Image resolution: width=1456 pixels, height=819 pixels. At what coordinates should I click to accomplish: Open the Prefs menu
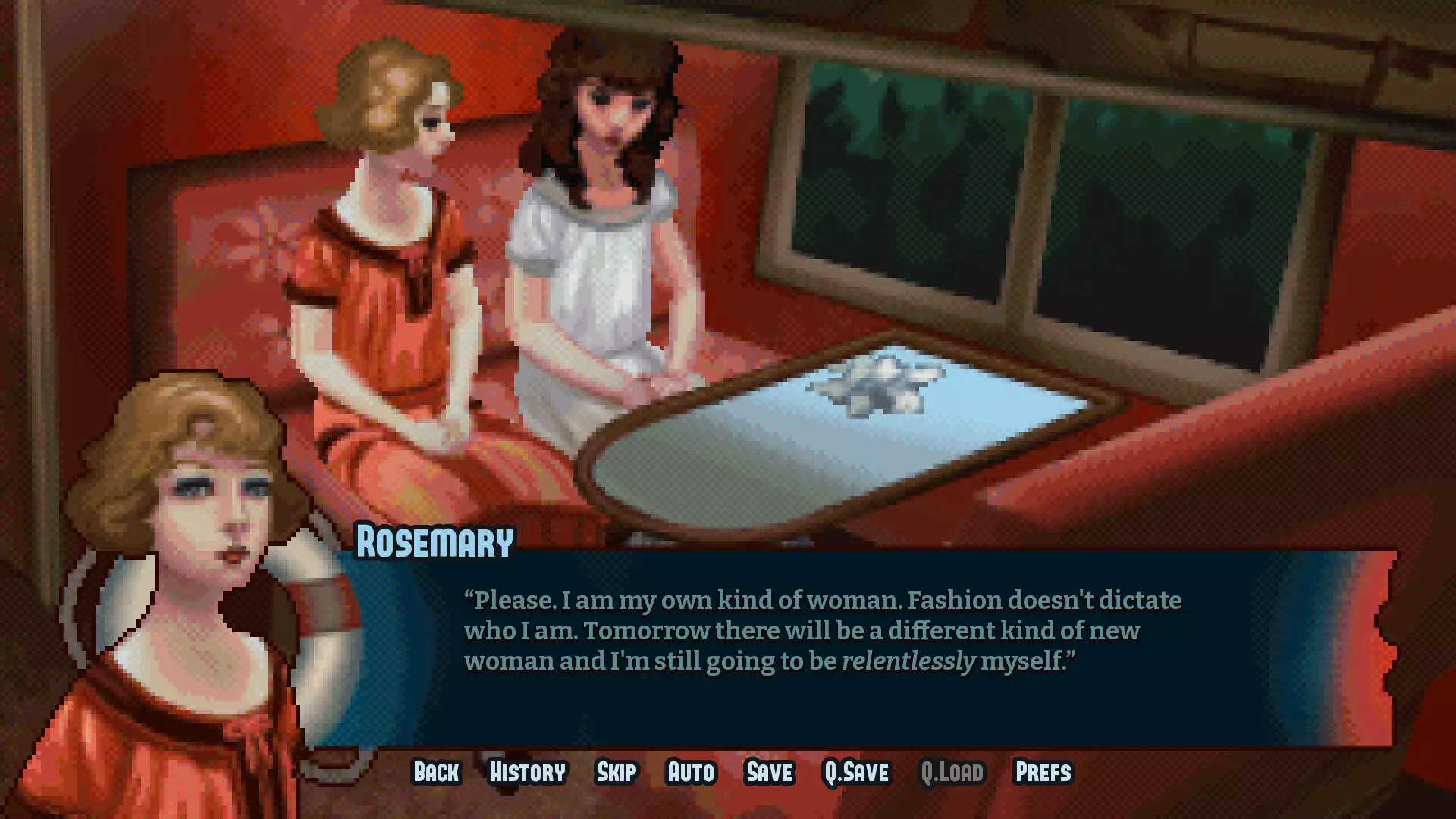tap(1043, 772)
